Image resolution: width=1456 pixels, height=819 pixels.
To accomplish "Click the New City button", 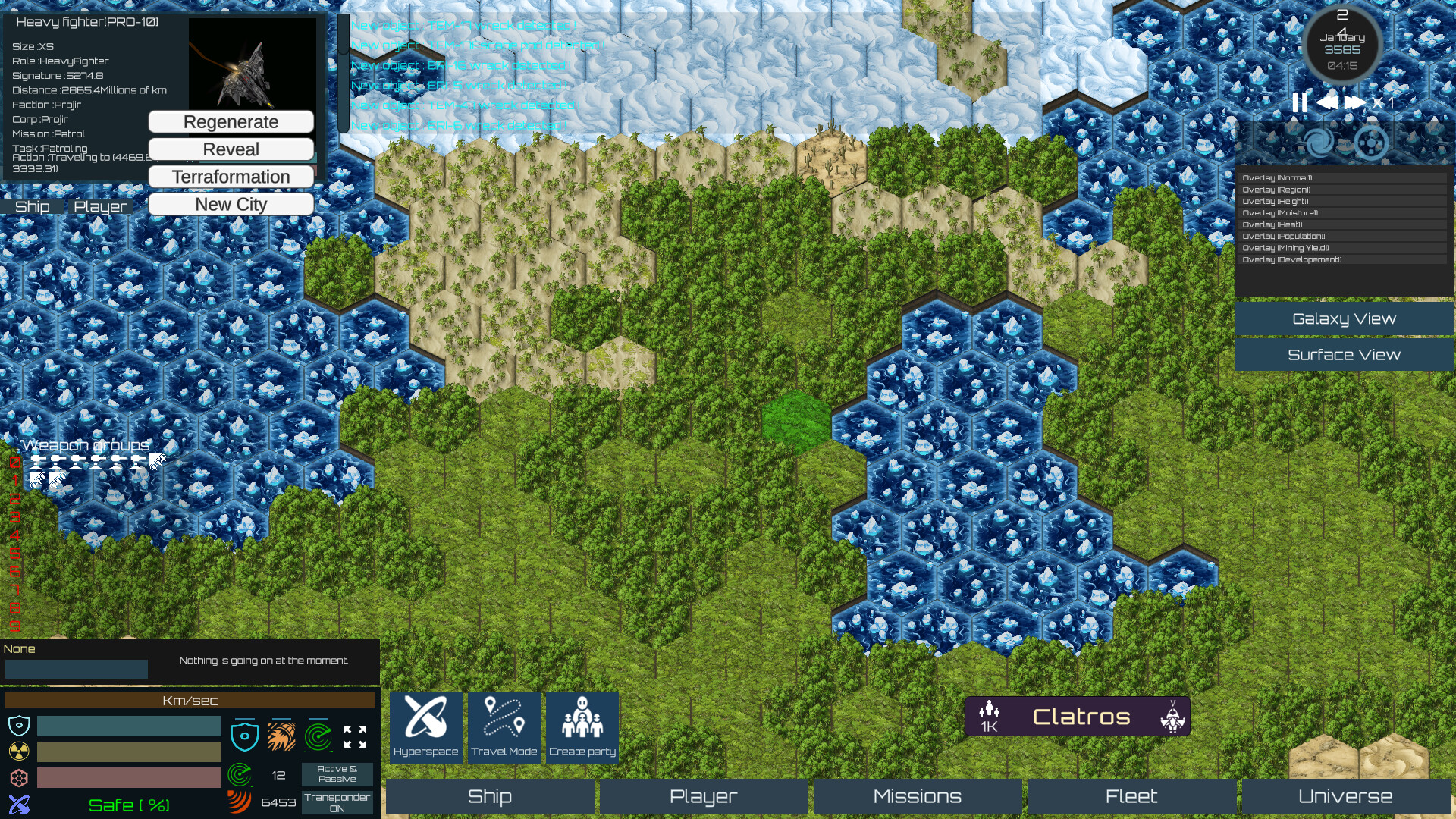I will [231, 203].
